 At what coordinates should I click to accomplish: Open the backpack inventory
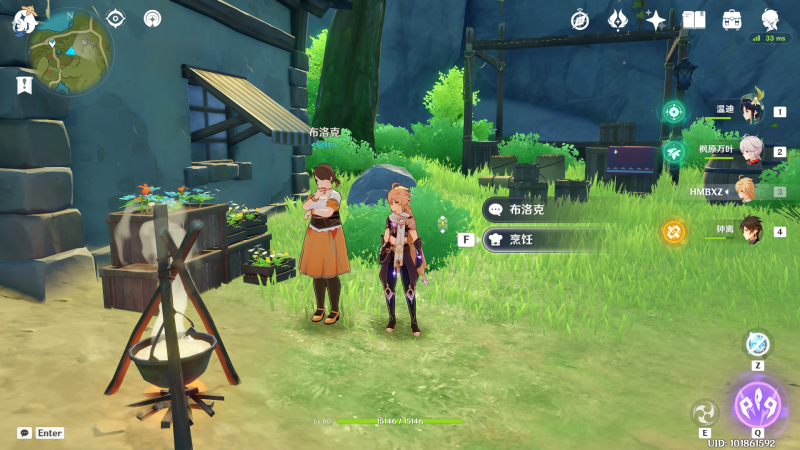pos(732,20)
